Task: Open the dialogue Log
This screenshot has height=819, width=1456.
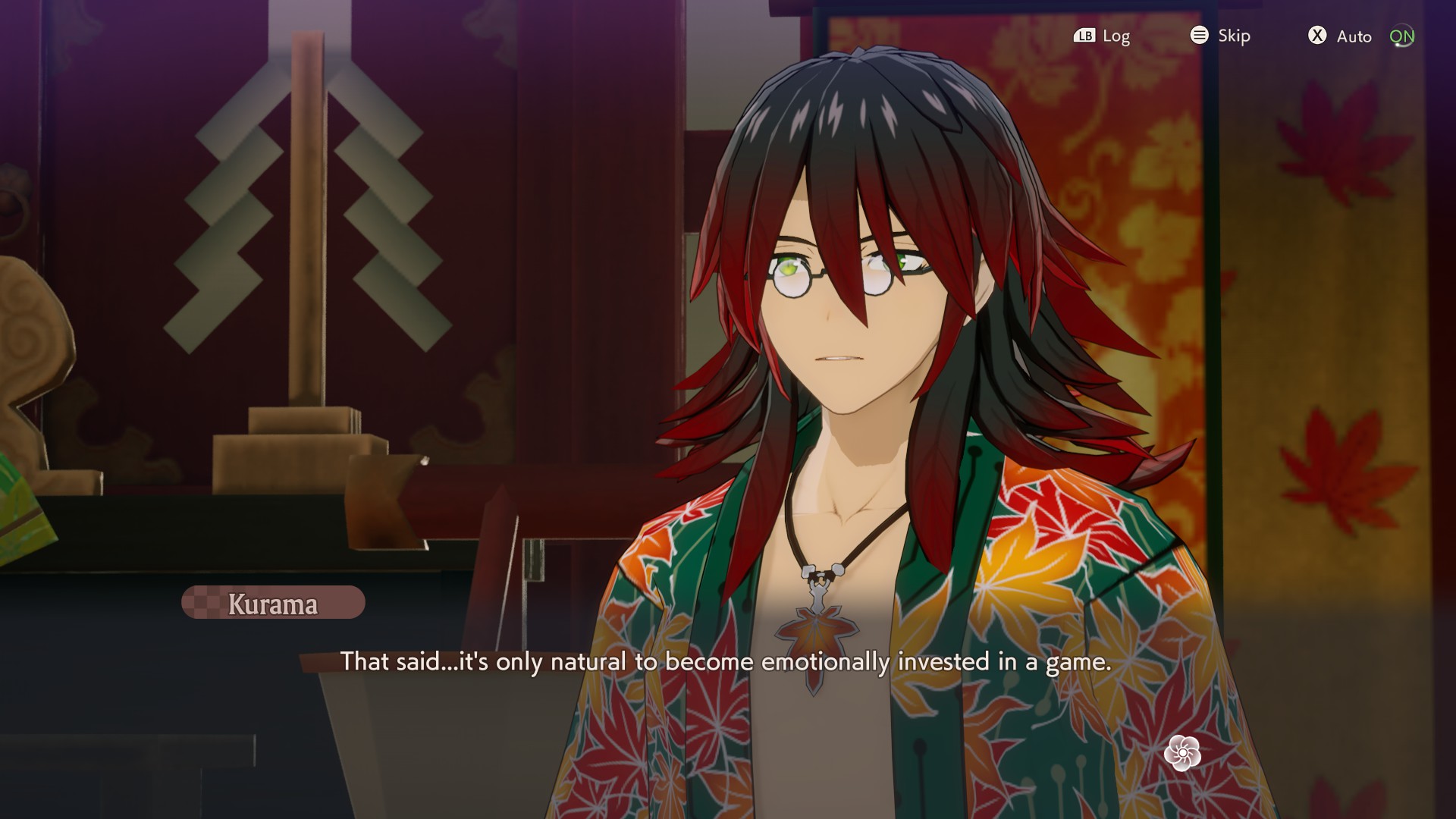Action: click(x=1102, y=36)
